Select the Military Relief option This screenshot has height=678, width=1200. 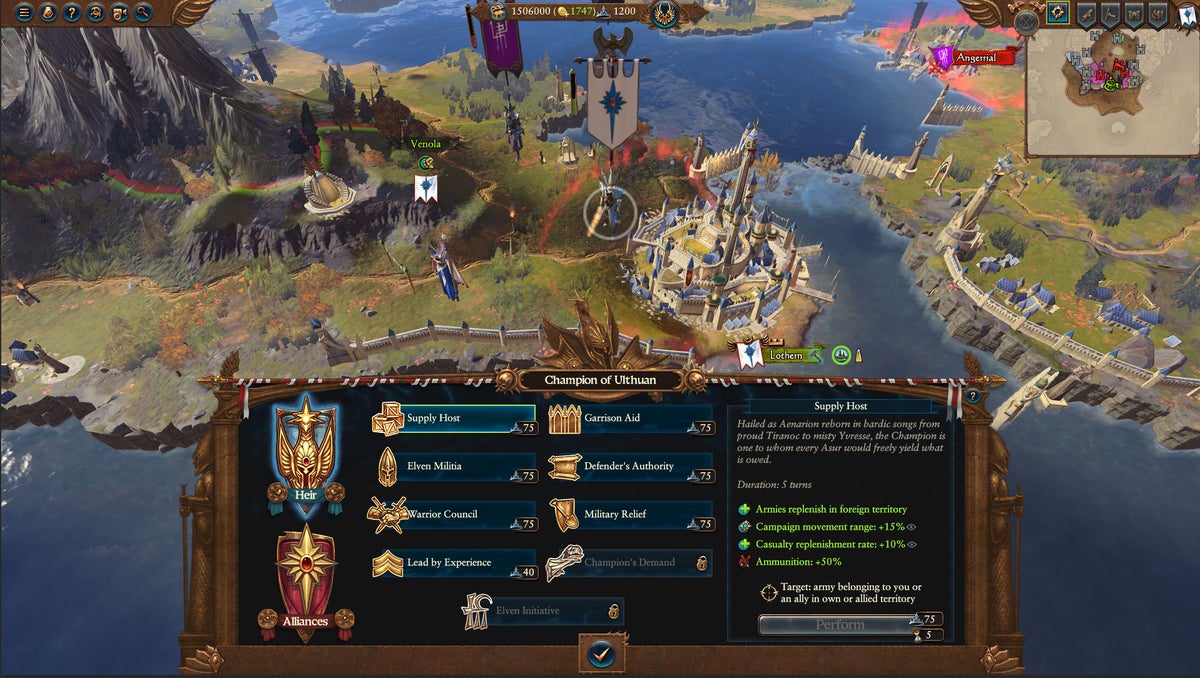point(630,515)
